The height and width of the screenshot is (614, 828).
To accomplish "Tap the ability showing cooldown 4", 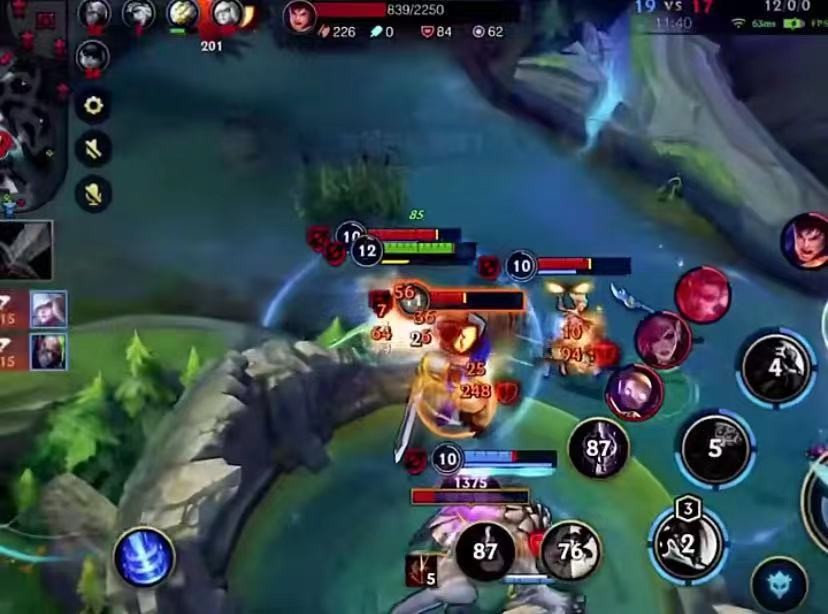I will [775, 368].
